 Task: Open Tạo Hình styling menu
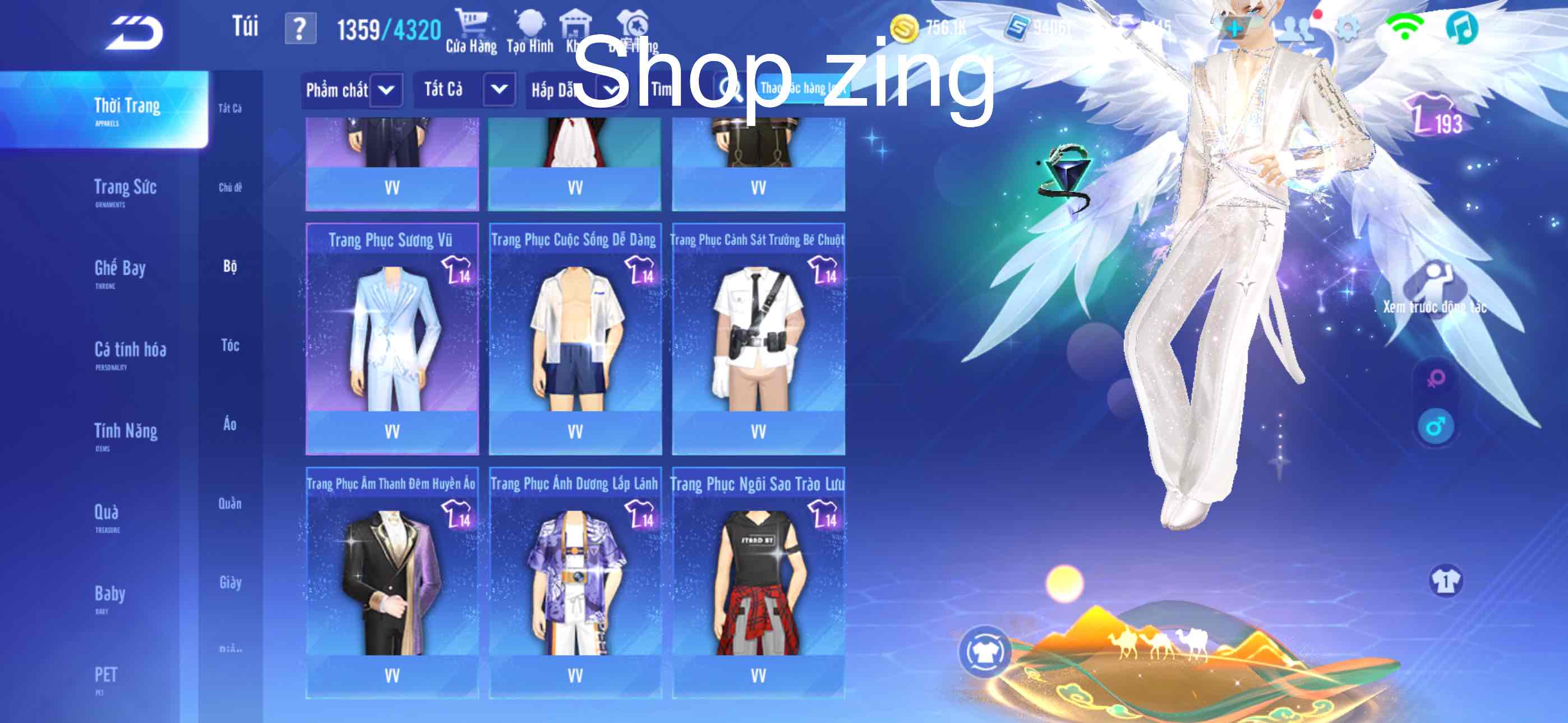529,31
